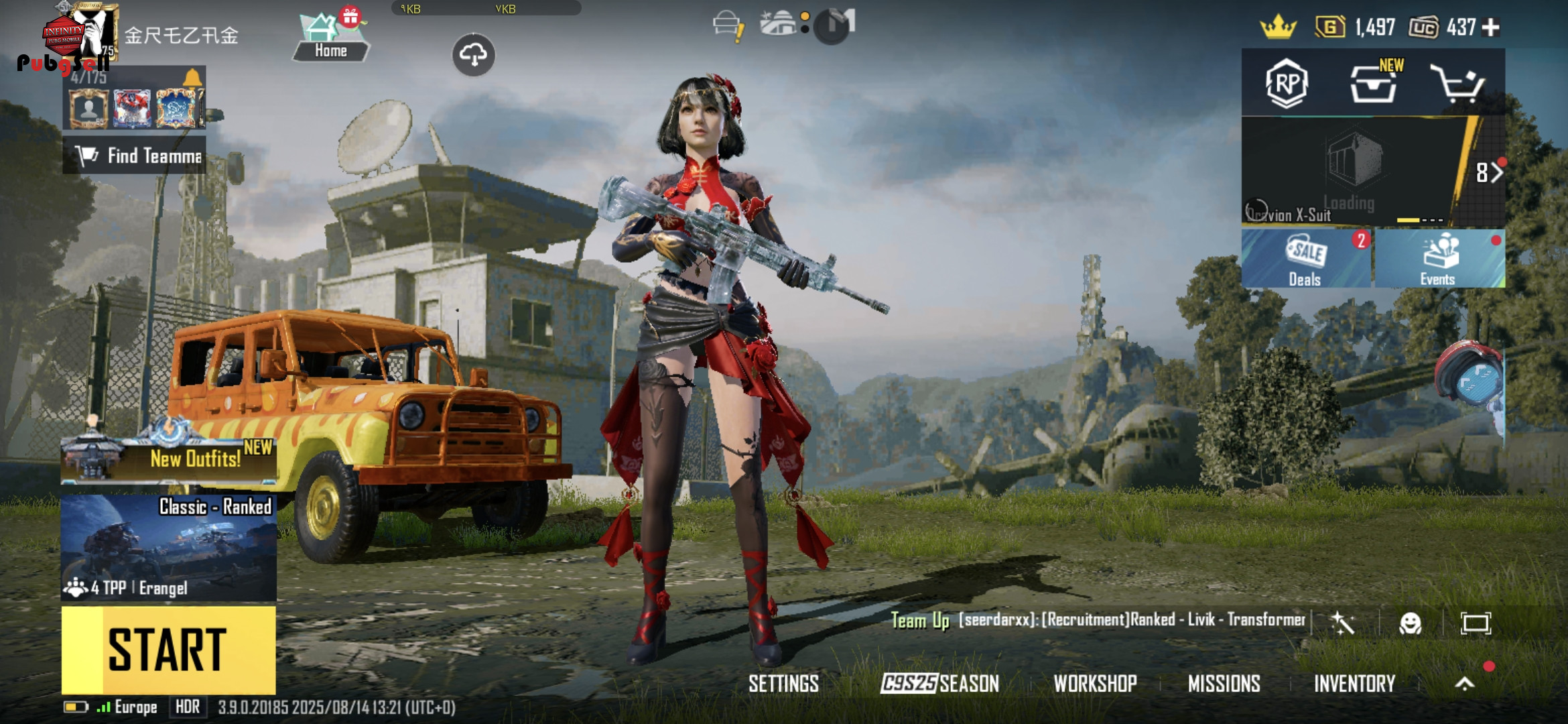
Task: Open the C9S25 SEASON page
Action: click(939, 684)
